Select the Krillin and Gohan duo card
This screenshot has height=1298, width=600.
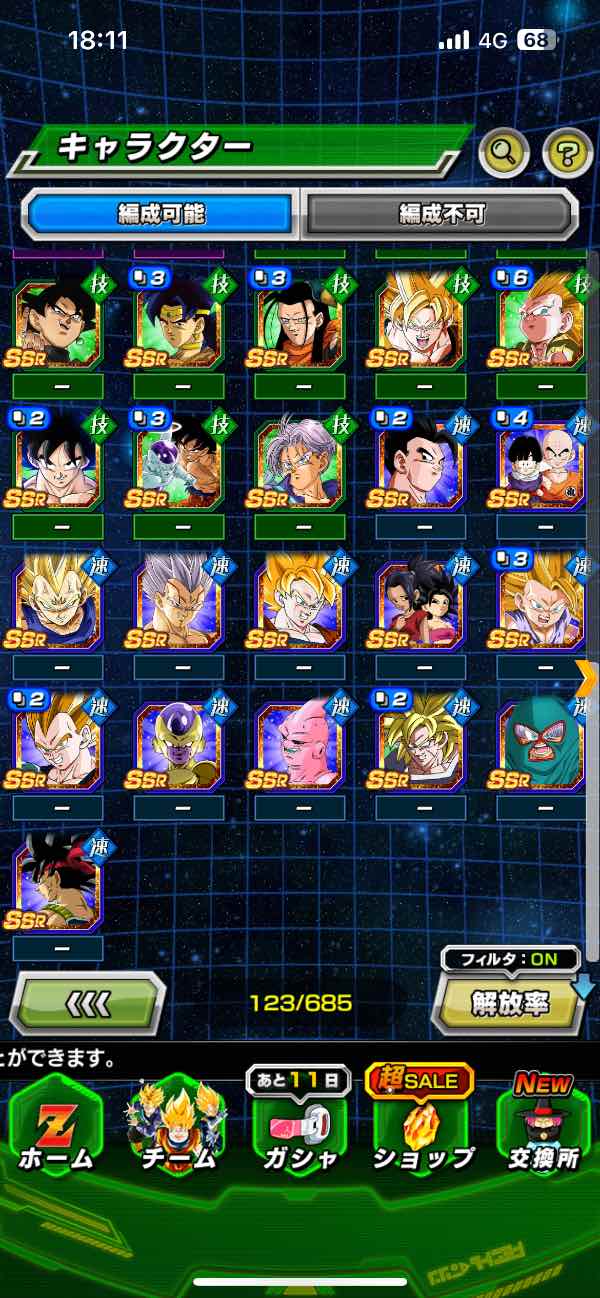[541, 459]
